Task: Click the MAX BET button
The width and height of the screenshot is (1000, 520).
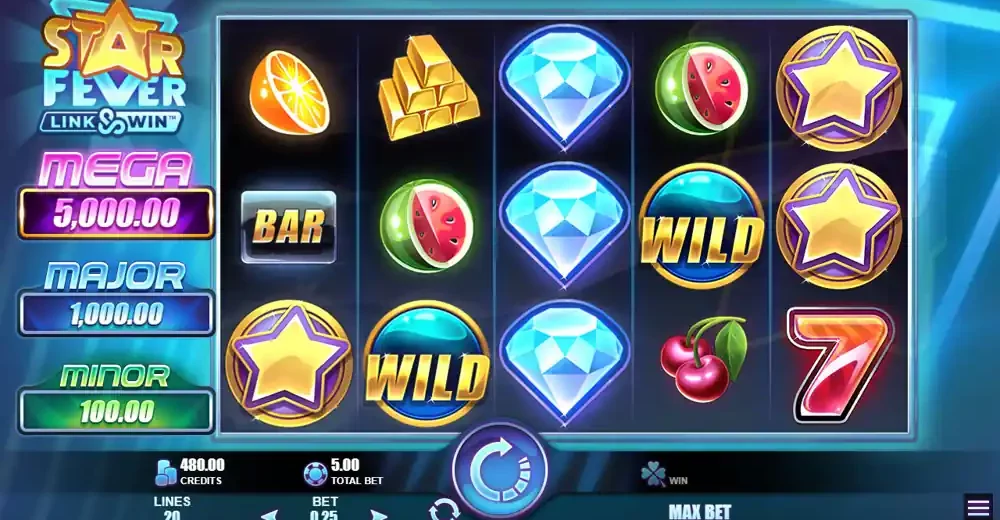Action: 699,511
